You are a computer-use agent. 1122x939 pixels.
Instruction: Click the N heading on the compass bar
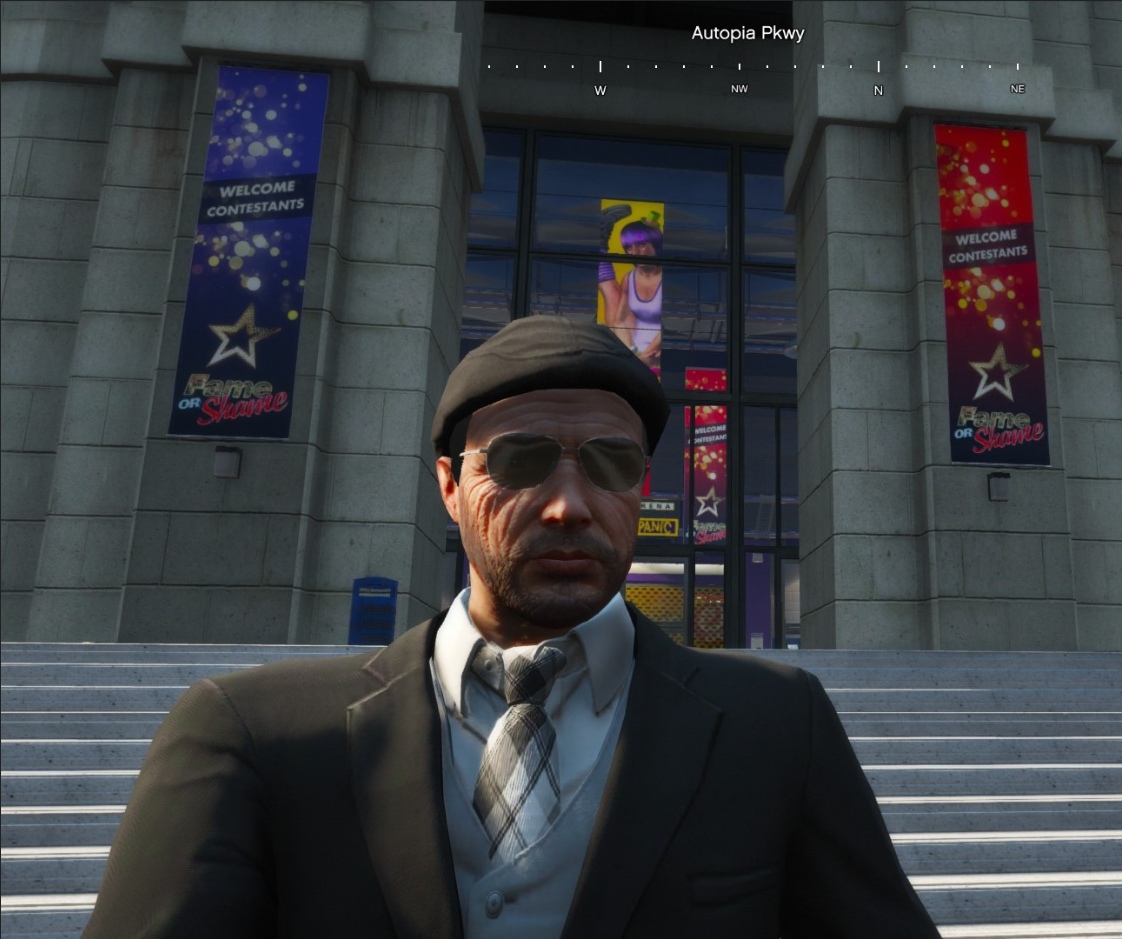[x=878, y=90]
